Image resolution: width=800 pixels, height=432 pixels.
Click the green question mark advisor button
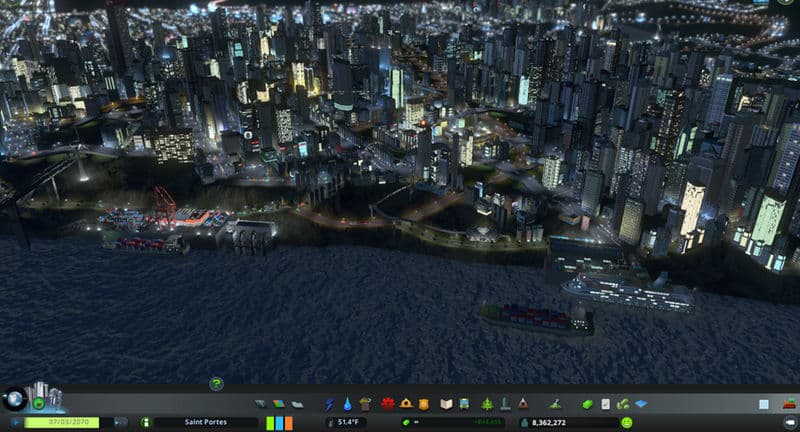(x=216, y=383)
